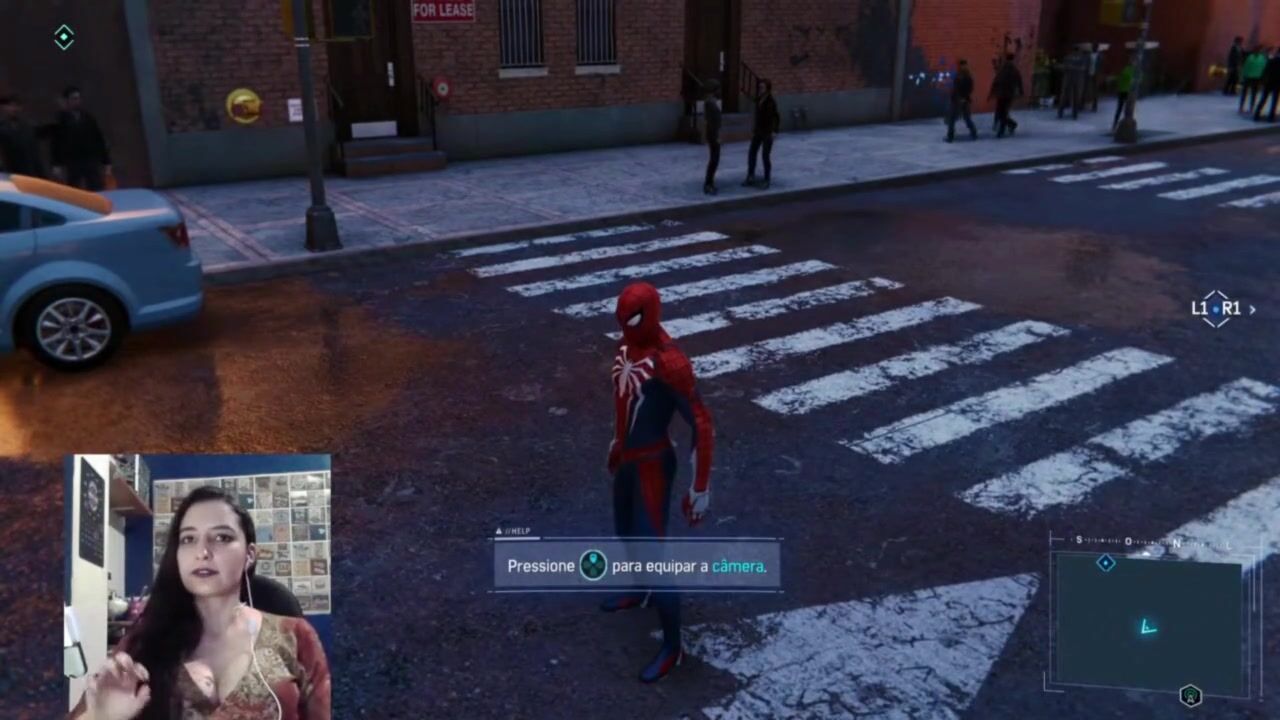Screen dimensions: 1280x720
Task: Select the player arrow on the minimap
Action: pos(1148,628)
